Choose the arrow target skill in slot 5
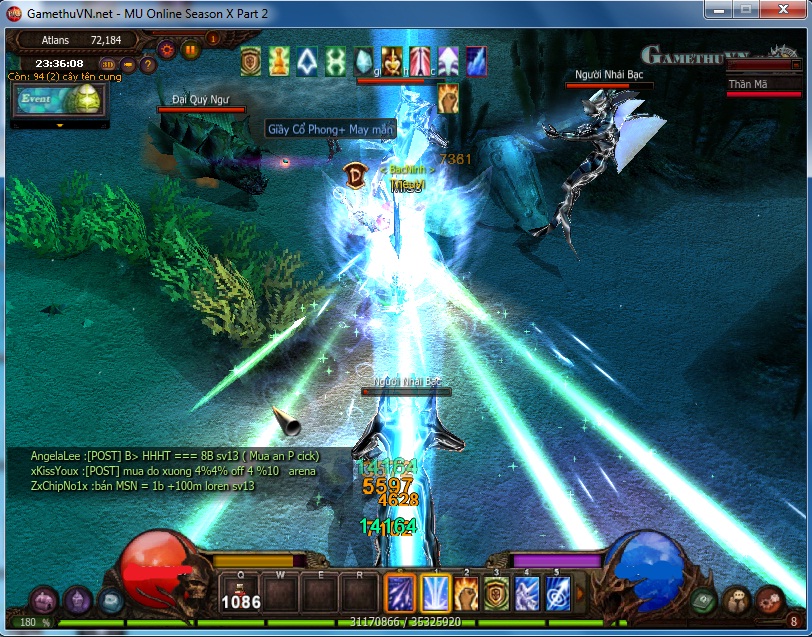 click(x=556, y=592)
